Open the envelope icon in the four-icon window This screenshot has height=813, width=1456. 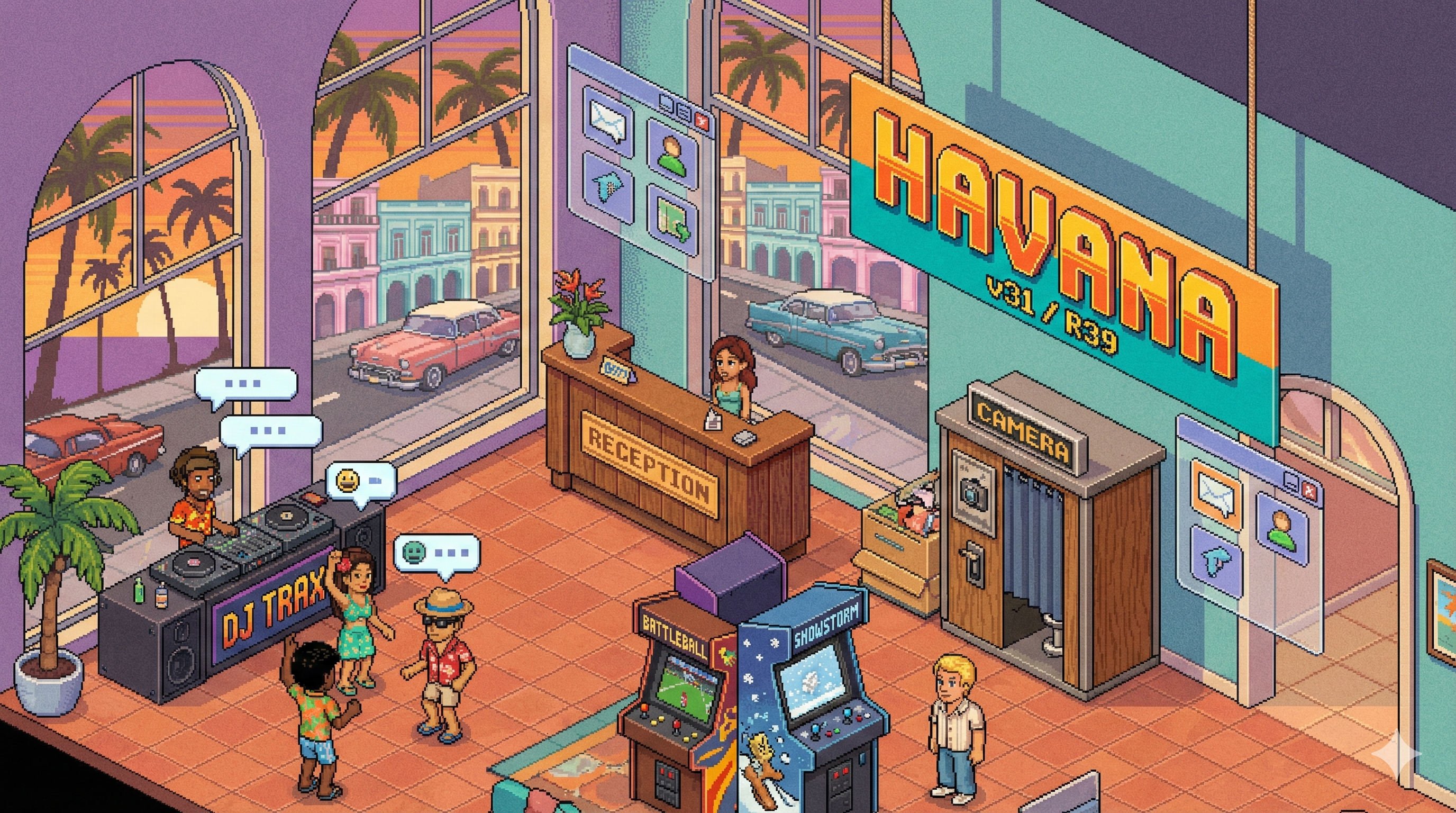(x=607, y=122)
